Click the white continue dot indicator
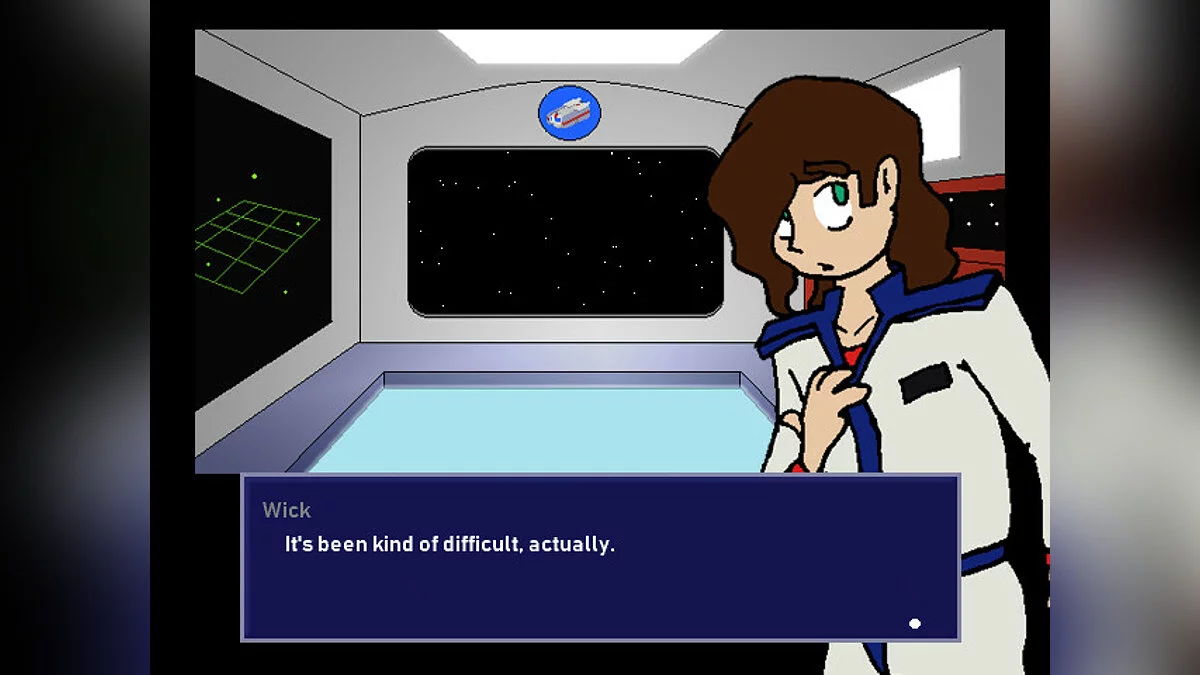Viewport: 1200px width, 675px height. tap(914, 624)
